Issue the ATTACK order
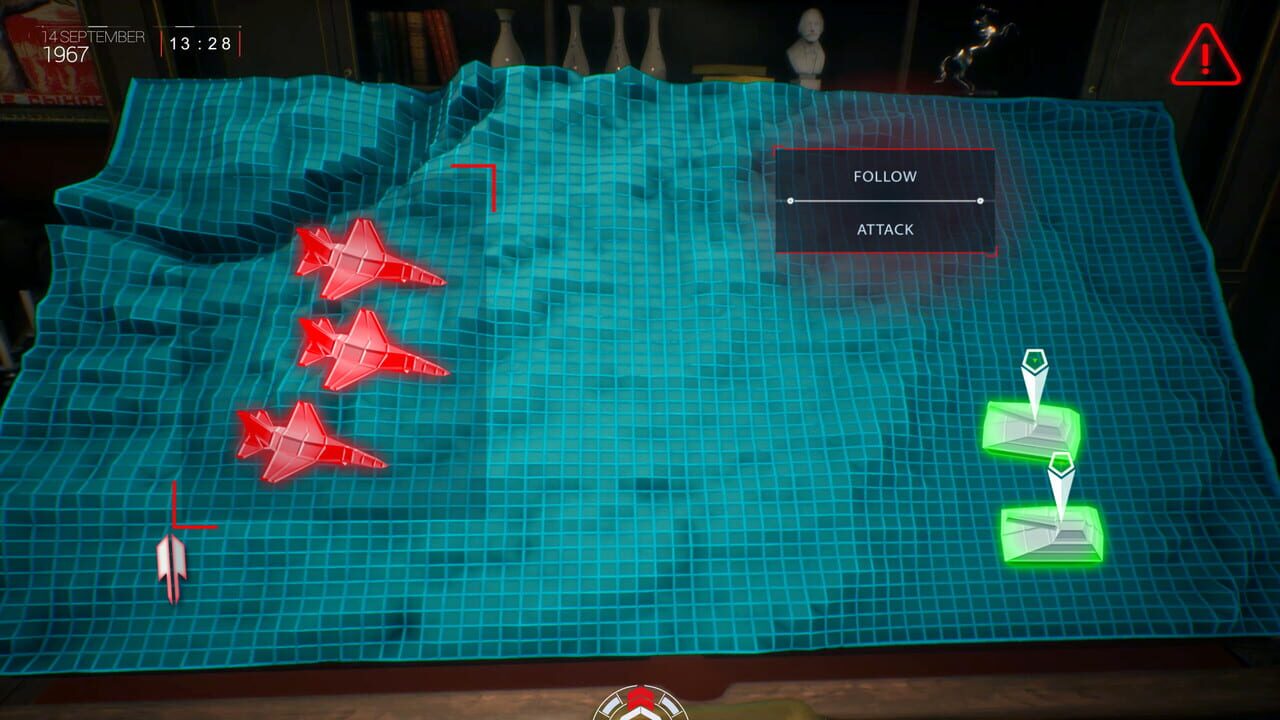Screen dimensions: 1280x720 click(x=884, y=229)
